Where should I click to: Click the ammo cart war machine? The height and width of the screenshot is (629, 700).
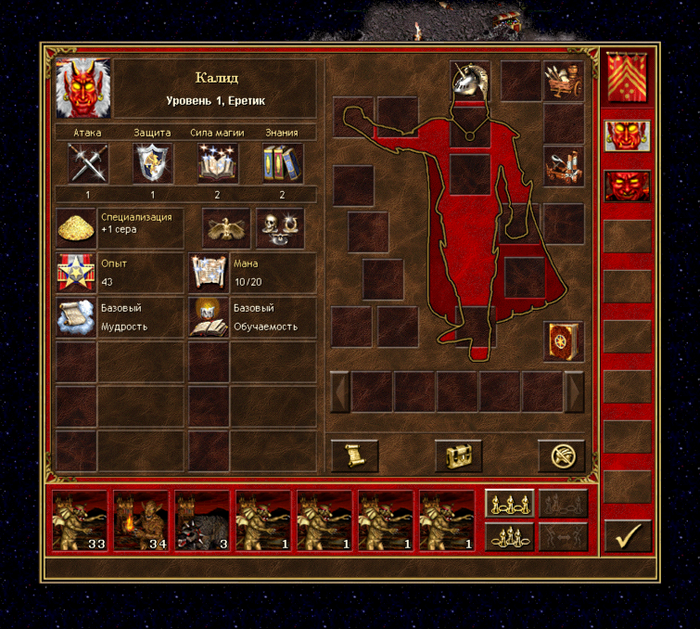[564, 81]
